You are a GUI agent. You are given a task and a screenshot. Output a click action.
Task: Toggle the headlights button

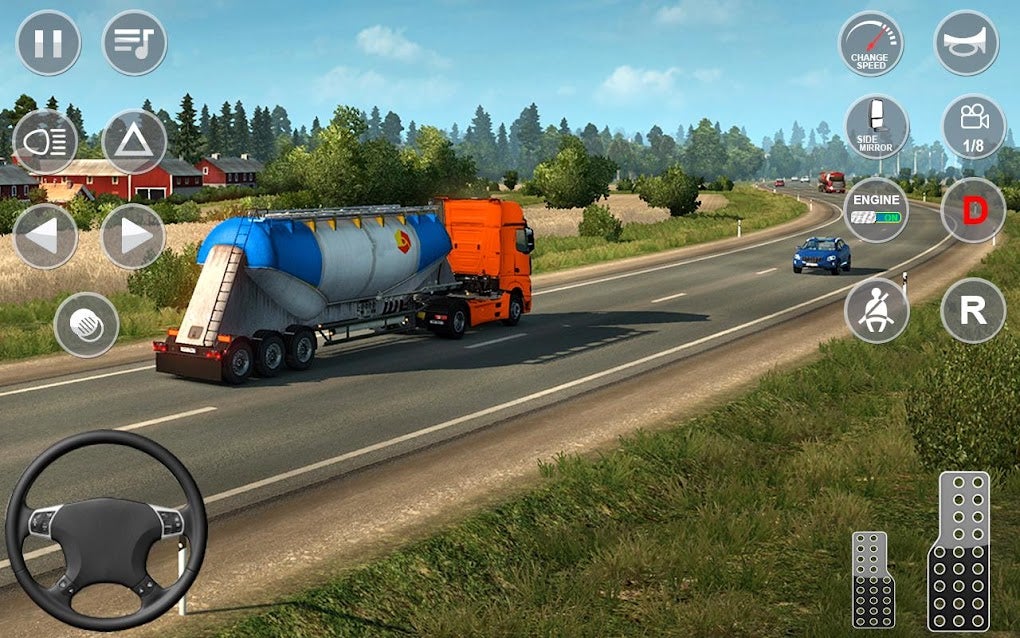point(44,142)
